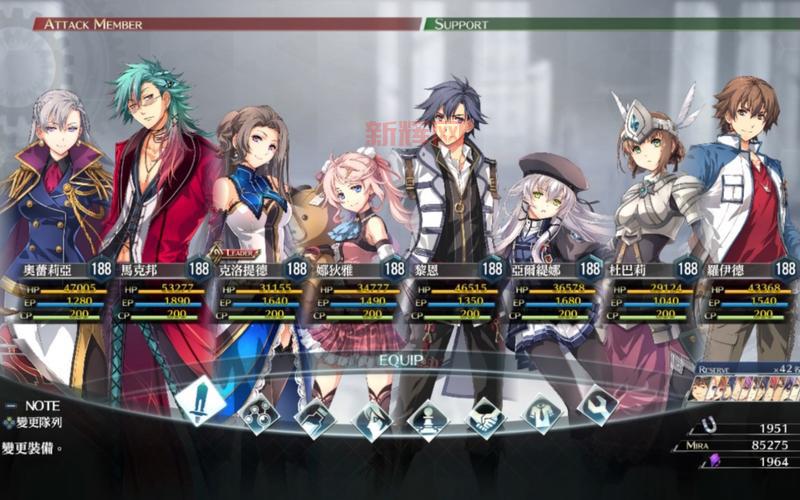Open the costume outfit icon
This screenshot has width=800, height=500.
542,412
